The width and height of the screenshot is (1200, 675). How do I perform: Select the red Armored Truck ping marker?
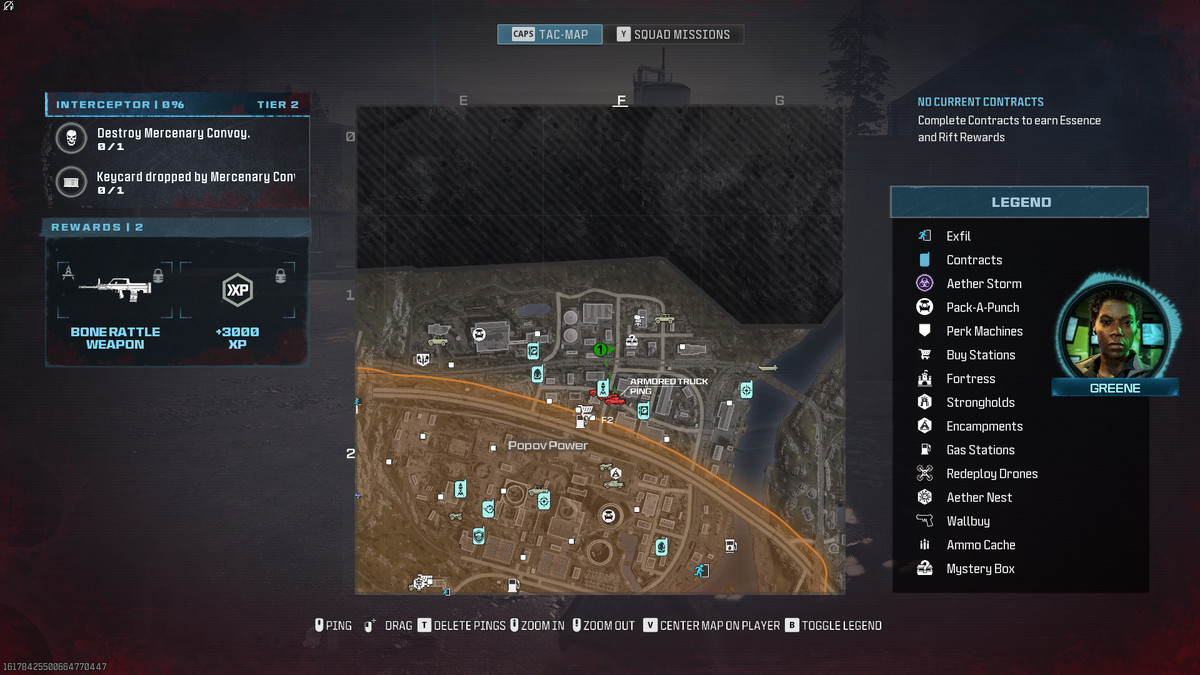pyautogui.click(x=613, y=400)
